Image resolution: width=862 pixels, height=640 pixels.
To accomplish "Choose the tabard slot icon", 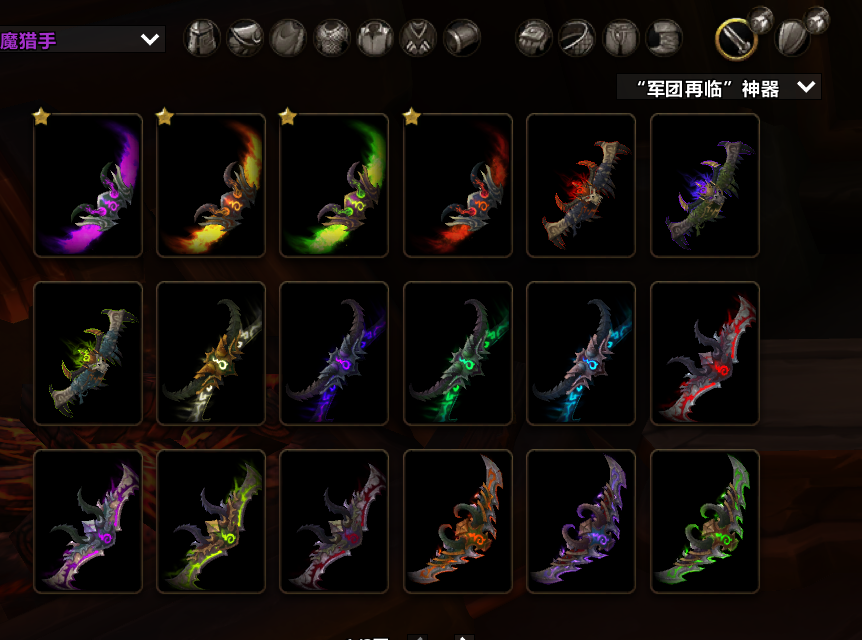I will coord(418,38).
